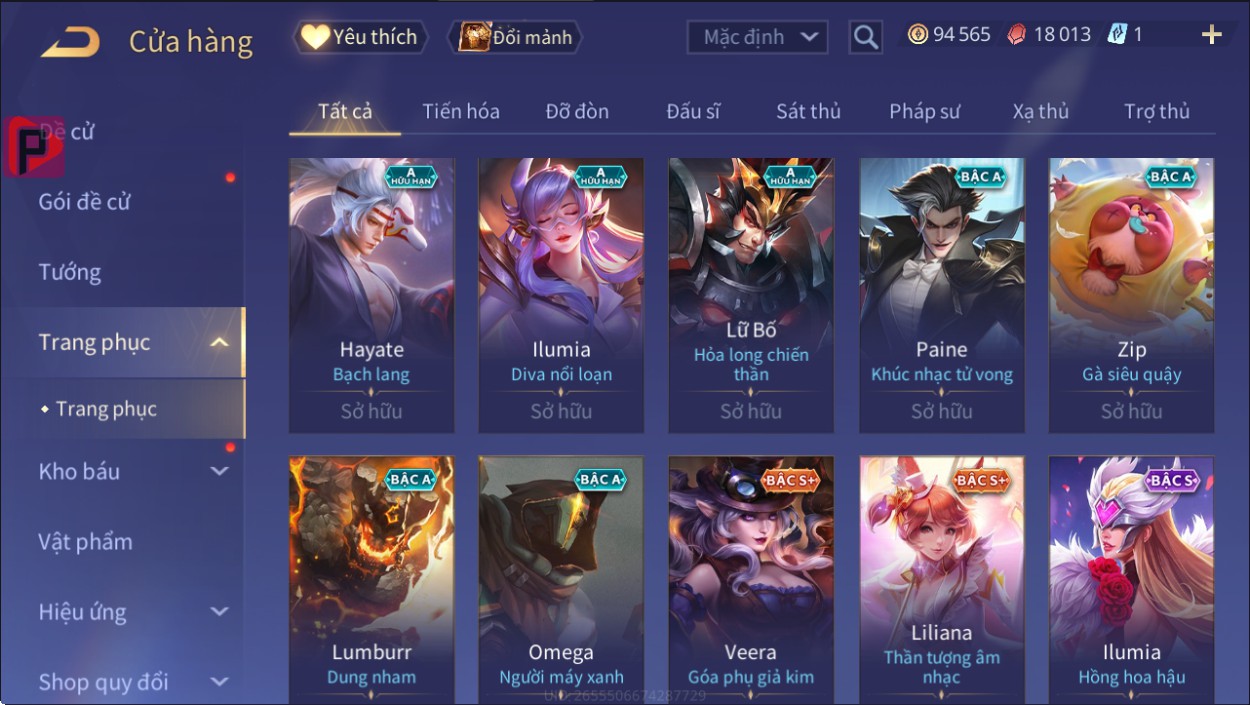
Task: Choose the Veera Góa phụ giả kim card
Action: [750, 580]
